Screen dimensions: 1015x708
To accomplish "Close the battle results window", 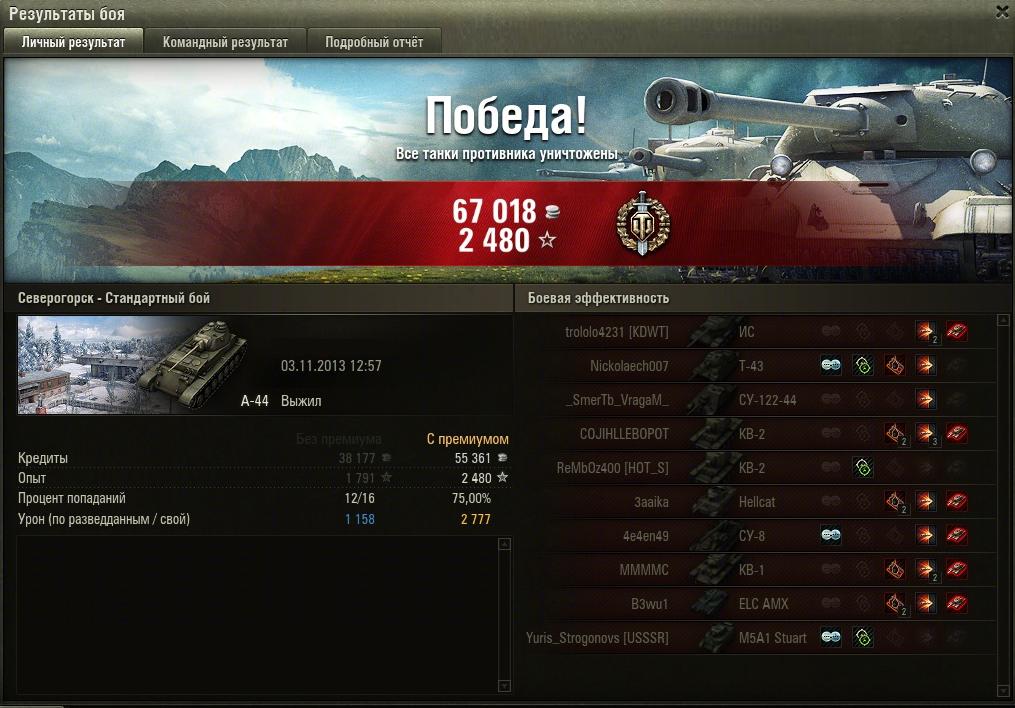I will [1002, 12].
